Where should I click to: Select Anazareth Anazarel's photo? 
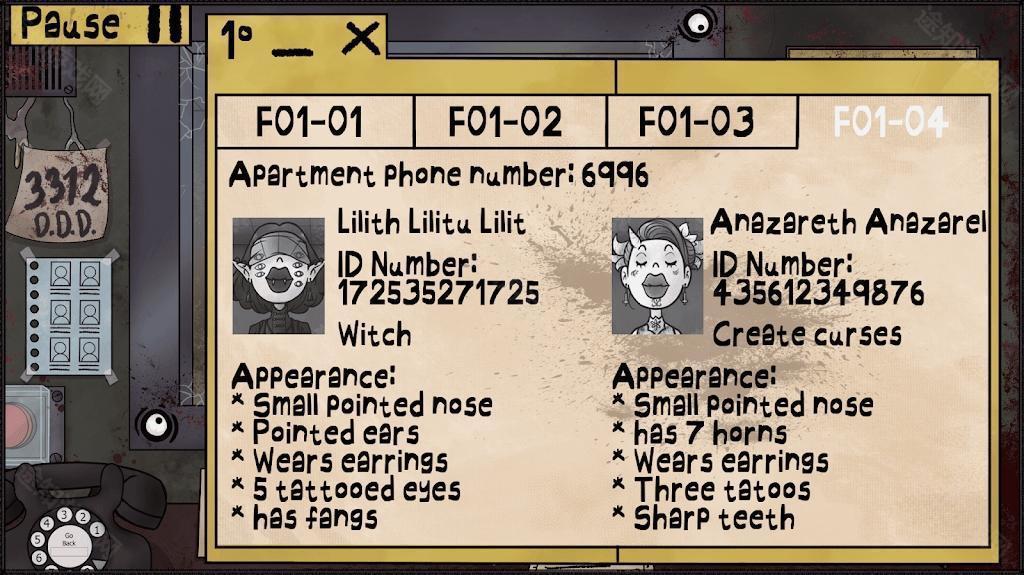coord(657,276)
